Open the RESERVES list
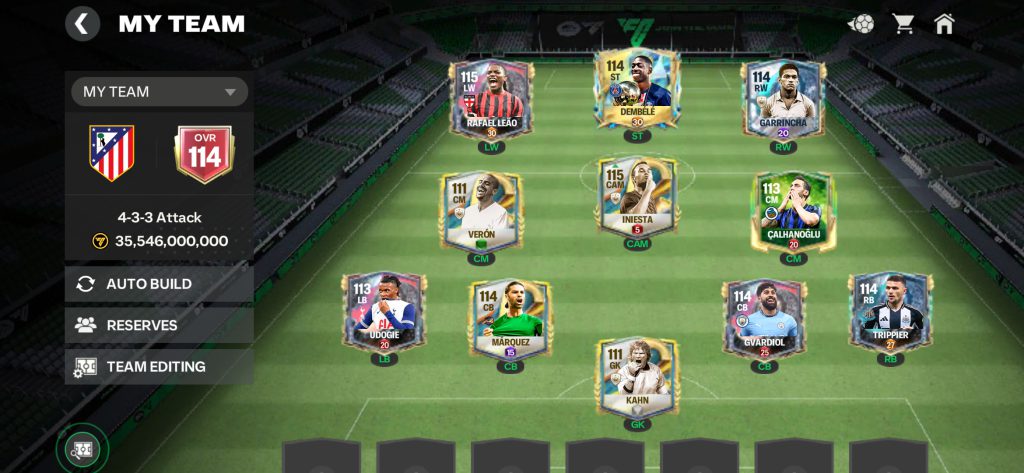The width and height of the screenshot is (1024, 473). coord(159,325)
